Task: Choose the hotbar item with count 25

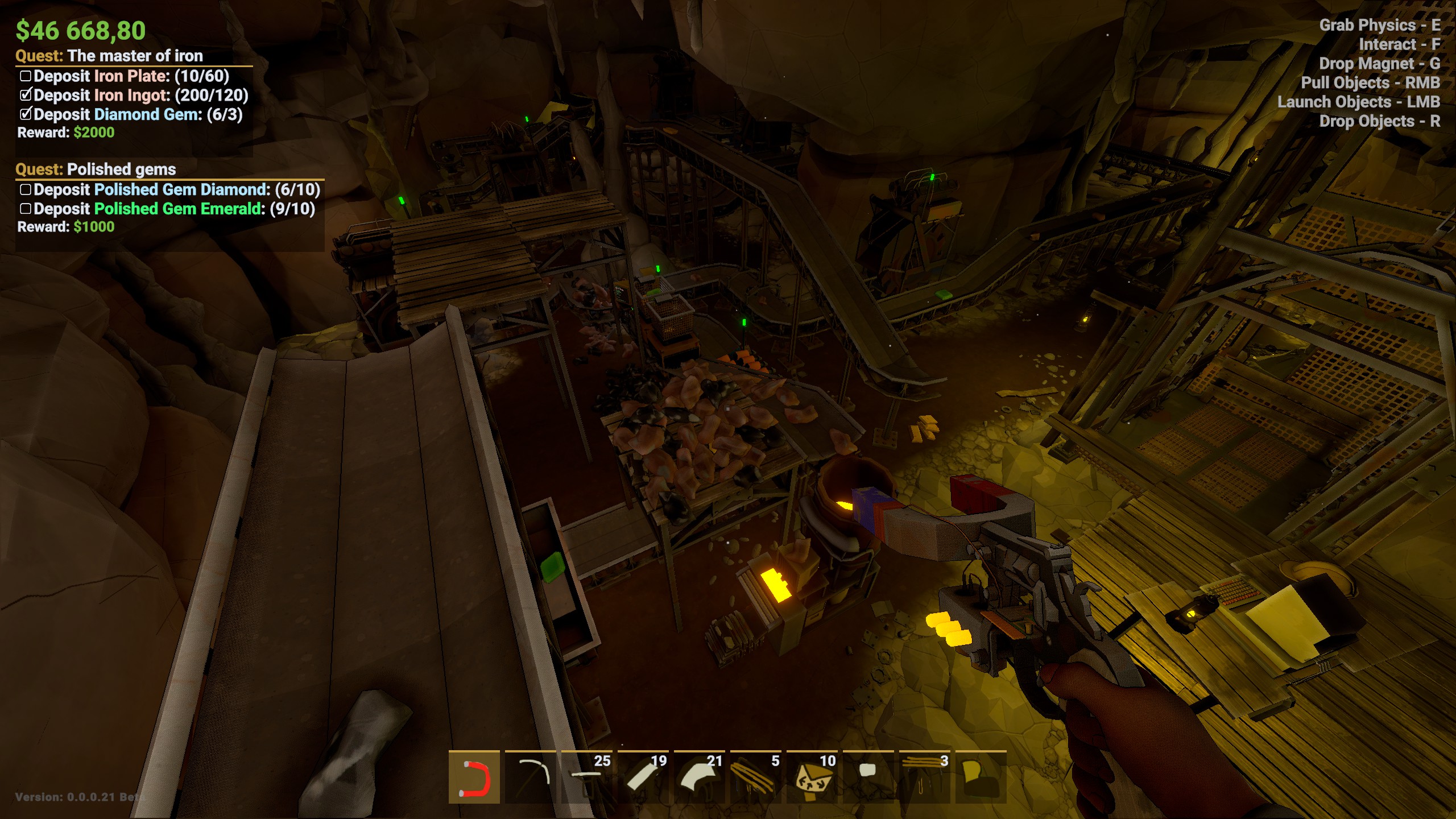Action: click(x=586, y=777)
